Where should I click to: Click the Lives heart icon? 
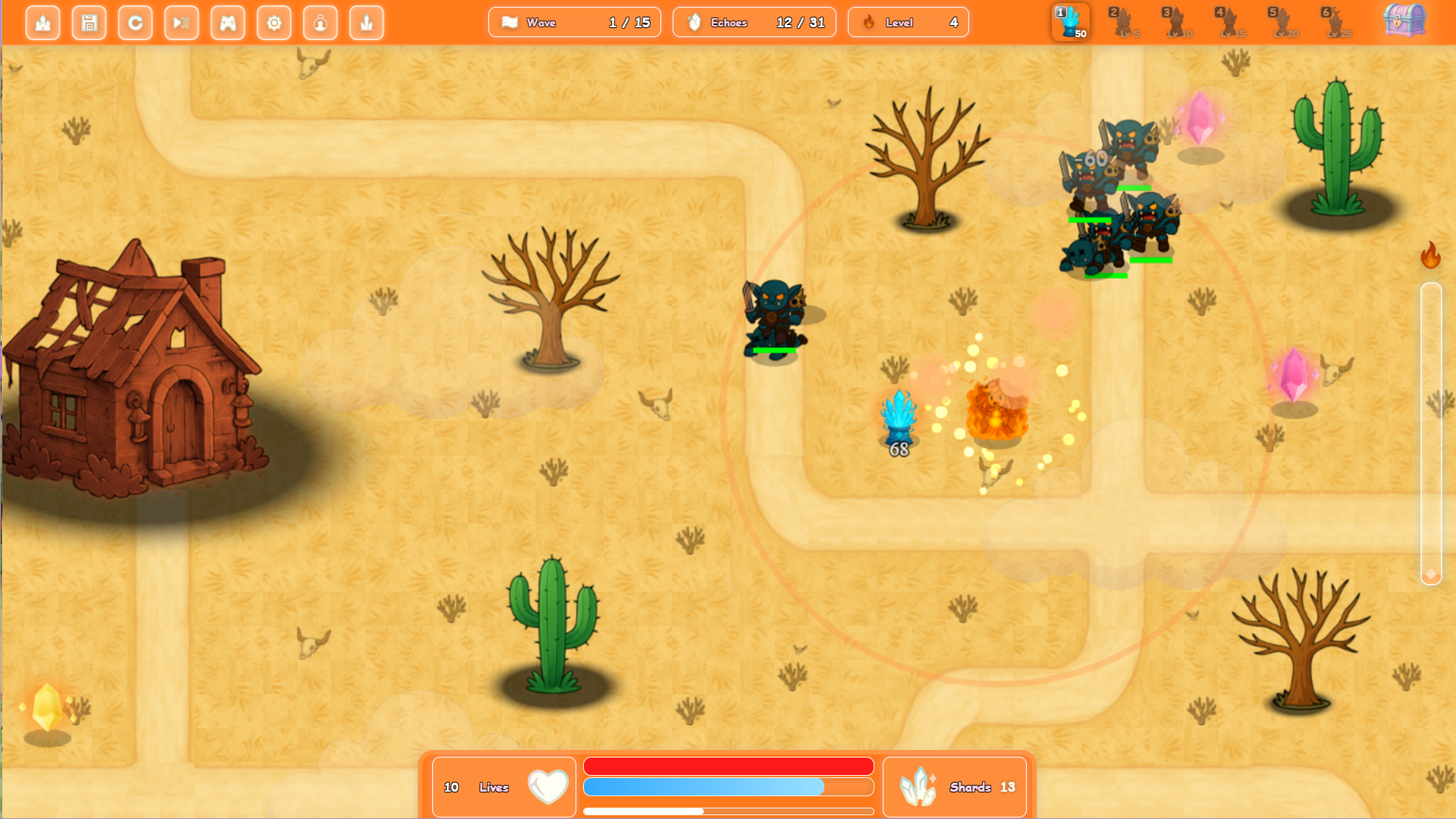(x=548, y=787)
